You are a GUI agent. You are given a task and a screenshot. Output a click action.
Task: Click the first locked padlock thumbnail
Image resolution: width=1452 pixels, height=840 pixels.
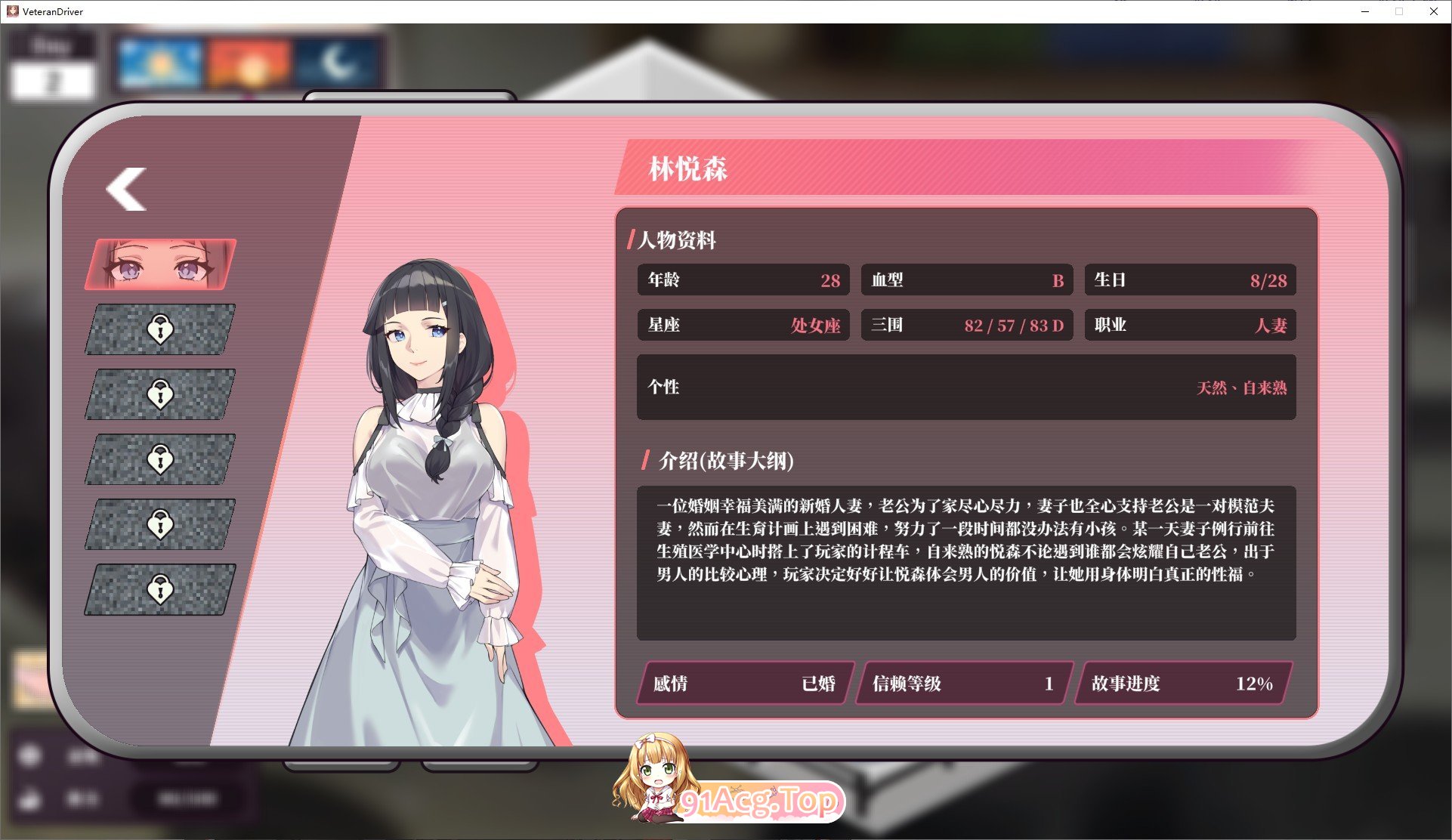point(159,330)
